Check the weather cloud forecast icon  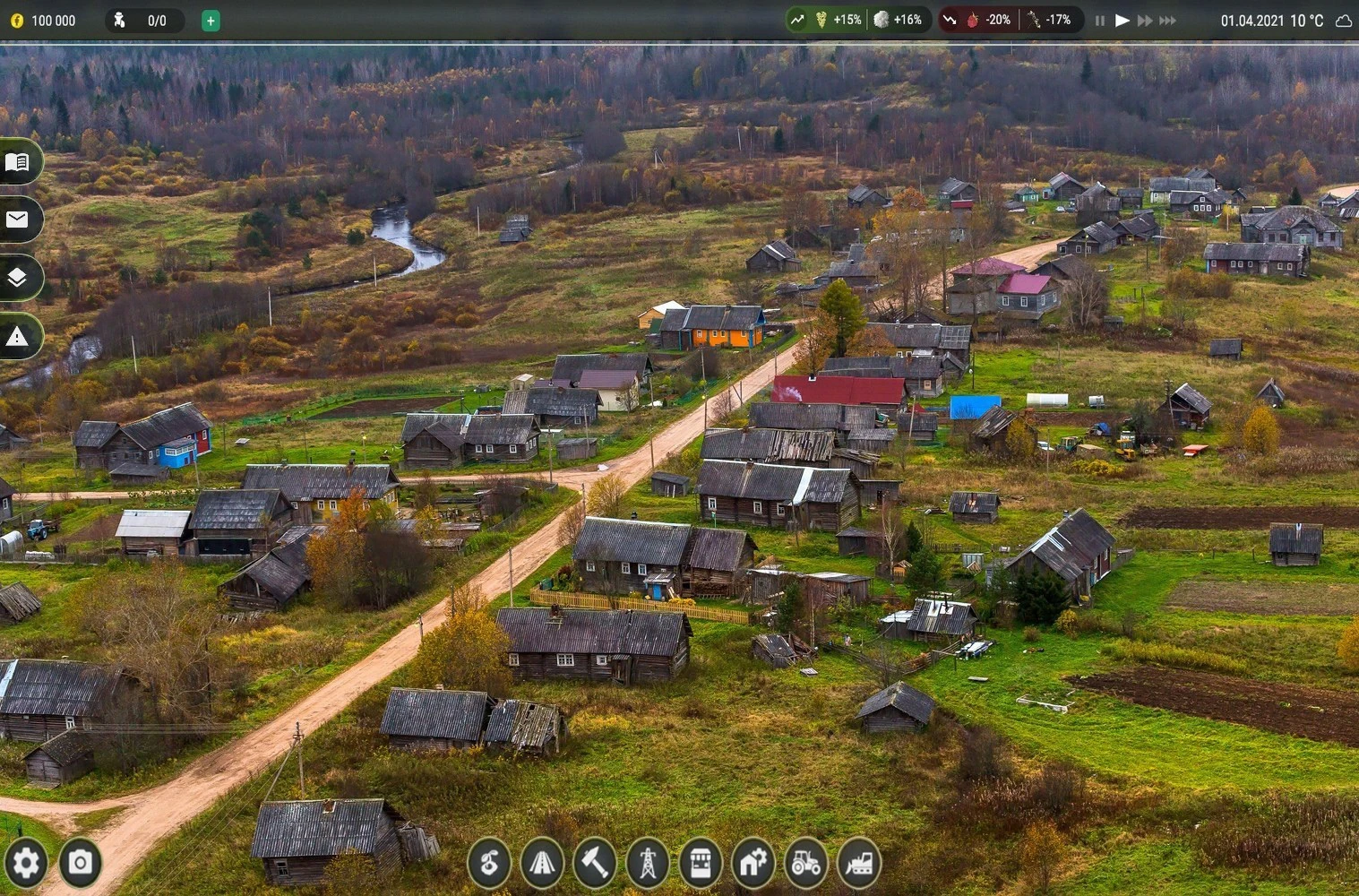point(1343,20)
